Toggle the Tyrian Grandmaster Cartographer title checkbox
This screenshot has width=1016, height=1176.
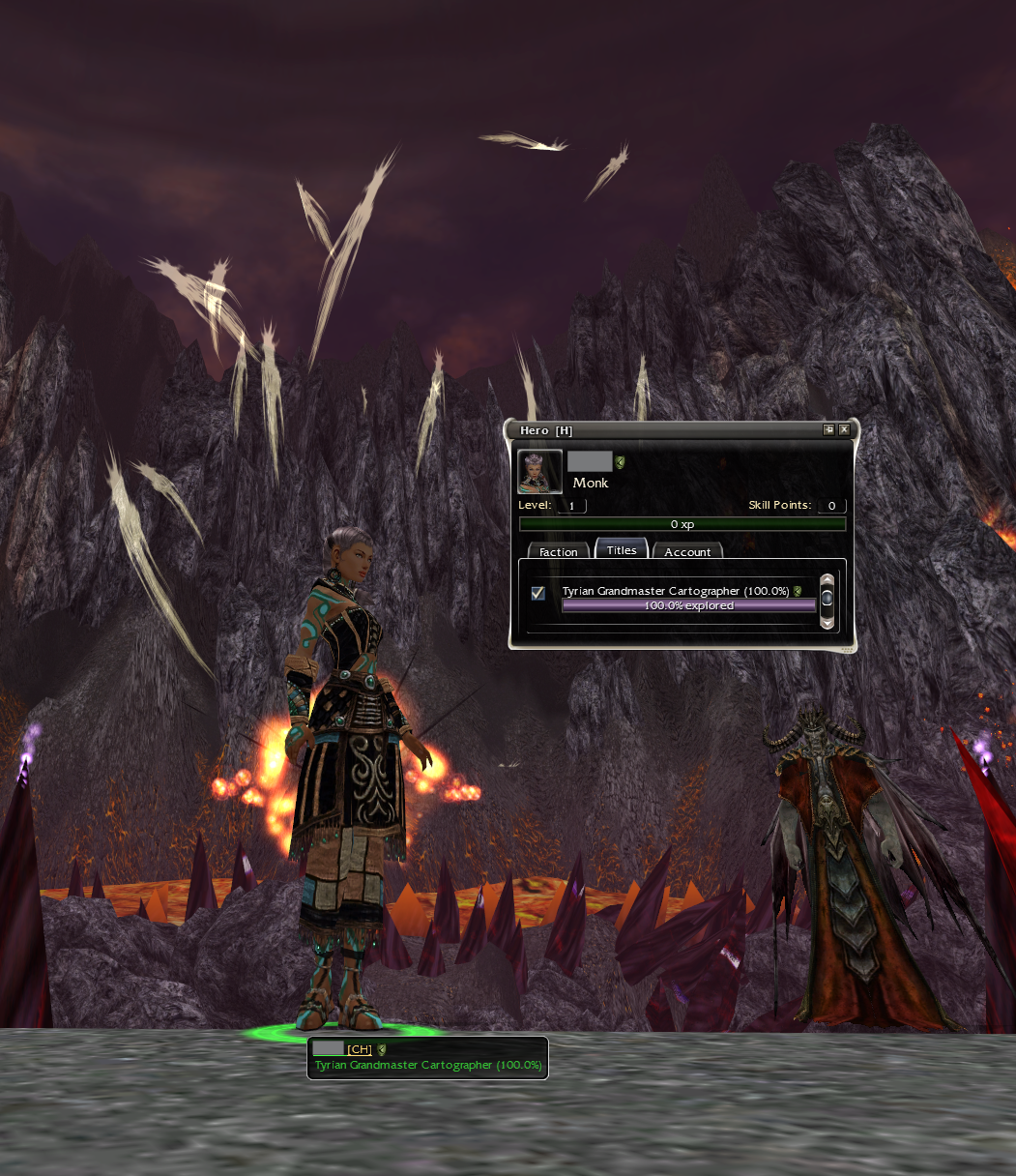[x=538, y=593]
